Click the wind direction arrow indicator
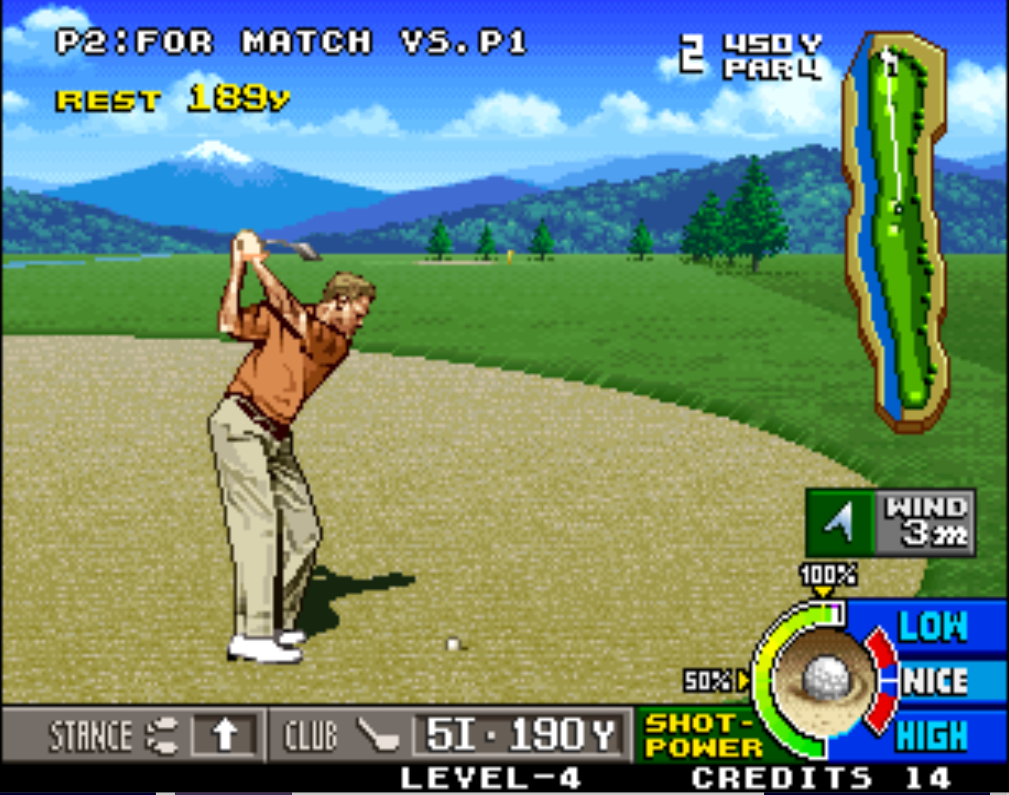The image size is (1009, 795). tap(840, 521)
